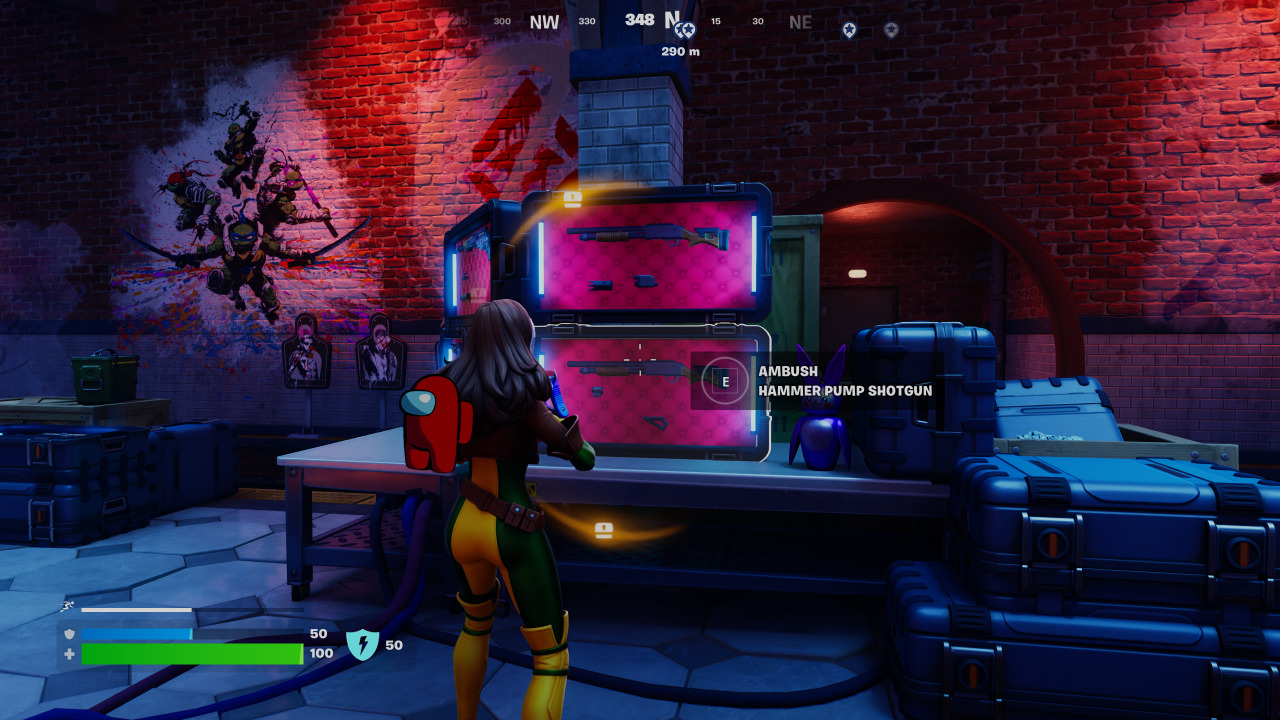Click the glowing padlock on the top weapon case
This screenshot has height=720, width=1280.
coord(572,196)
